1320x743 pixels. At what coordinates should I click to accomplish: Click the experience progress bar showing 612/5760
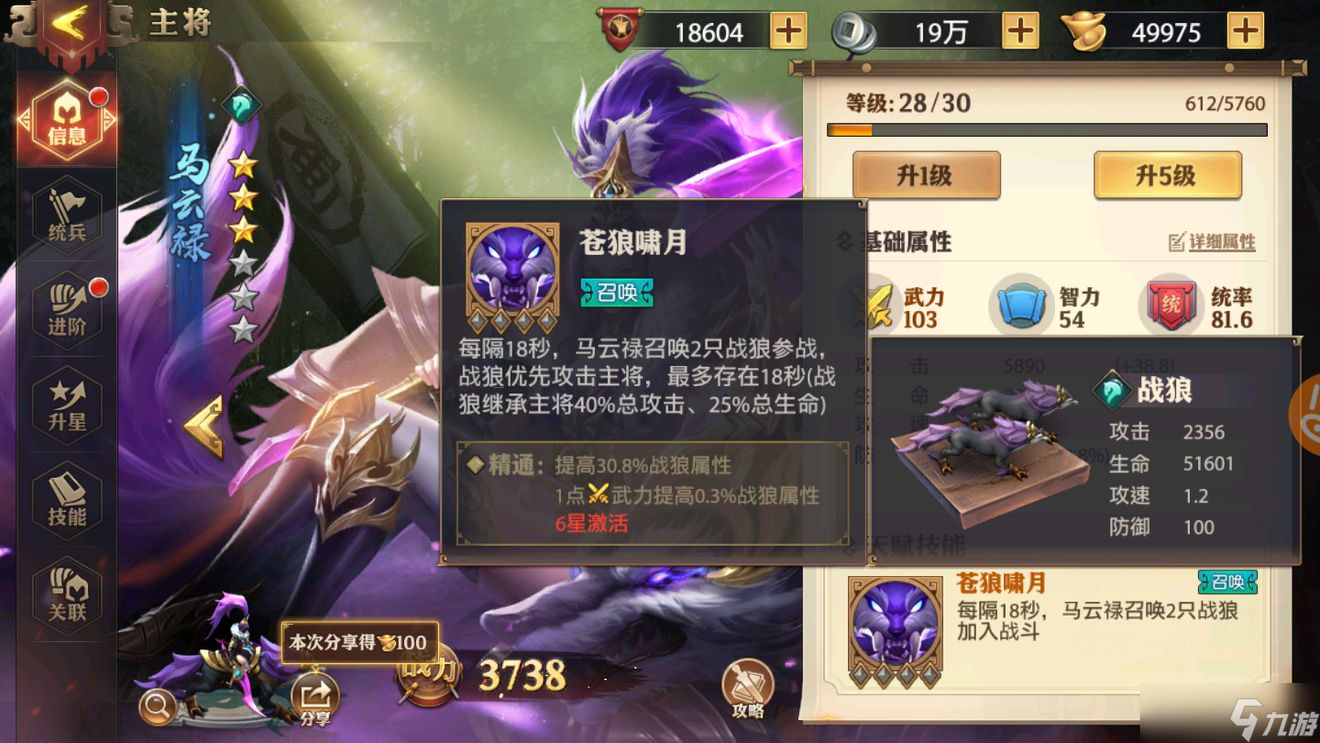pos(1045,128)
